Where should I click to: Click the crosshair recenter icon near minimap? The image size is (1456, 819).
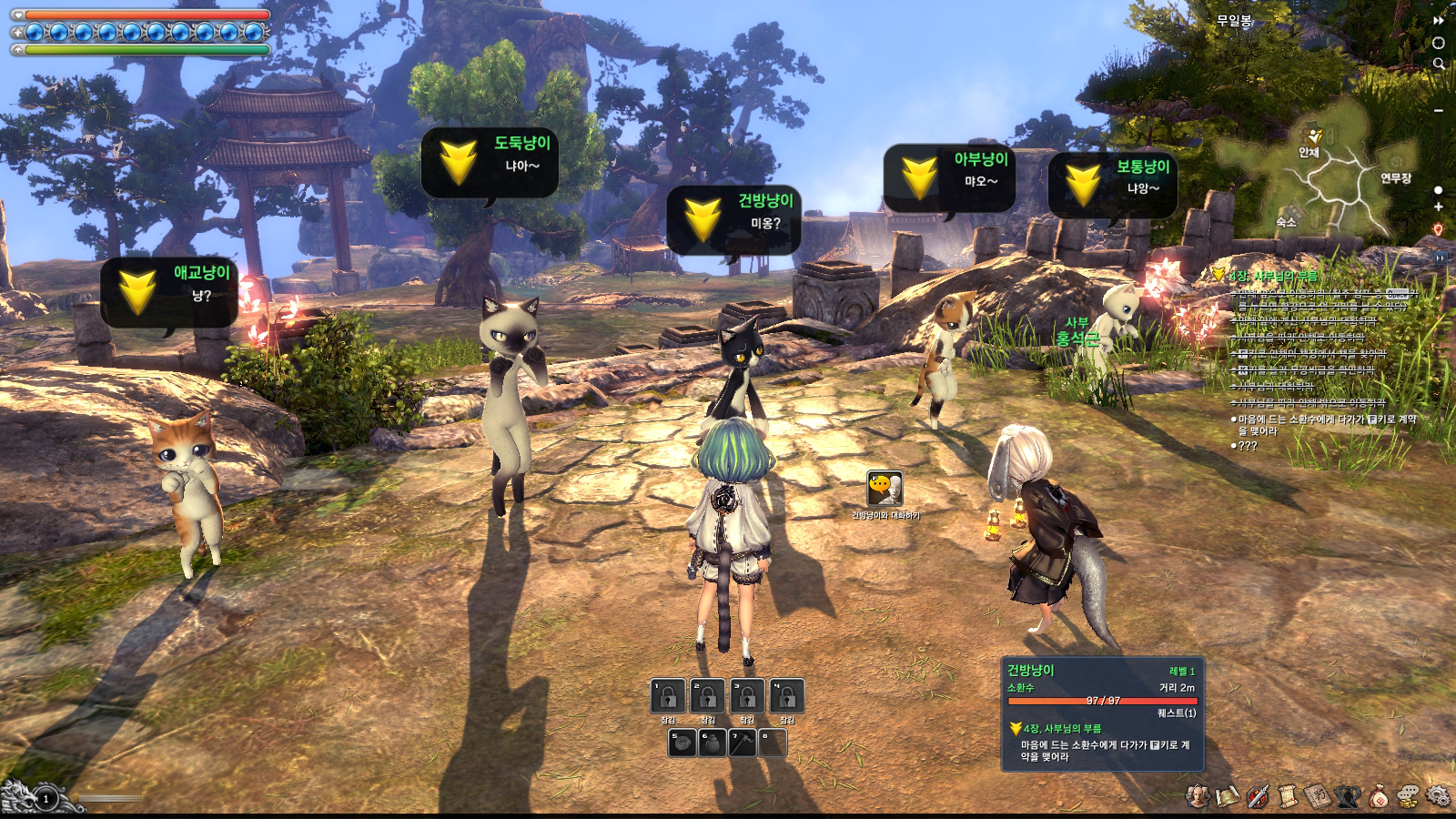[x=1439, y=42]
